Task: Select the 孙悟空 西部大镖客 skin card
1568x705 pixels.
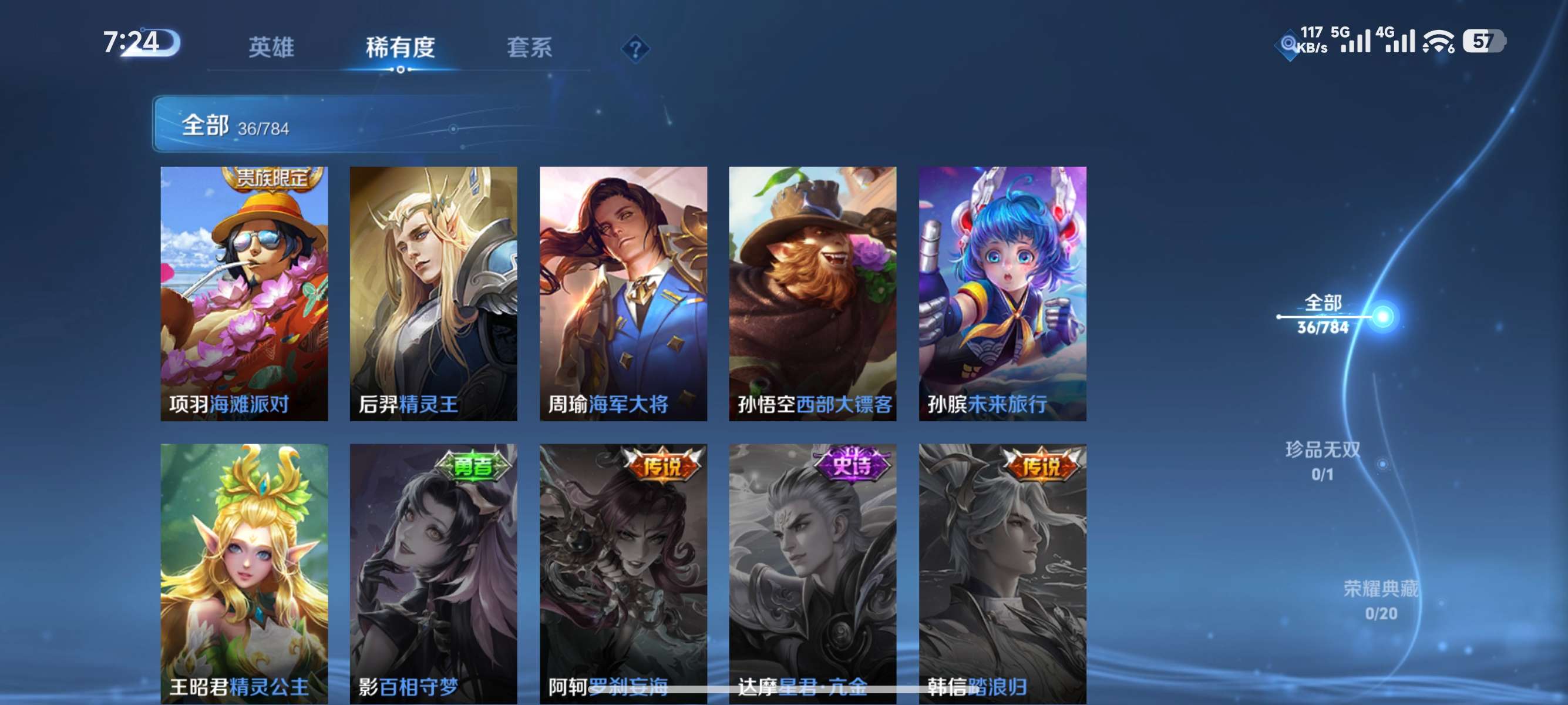Action: [812, 293]
